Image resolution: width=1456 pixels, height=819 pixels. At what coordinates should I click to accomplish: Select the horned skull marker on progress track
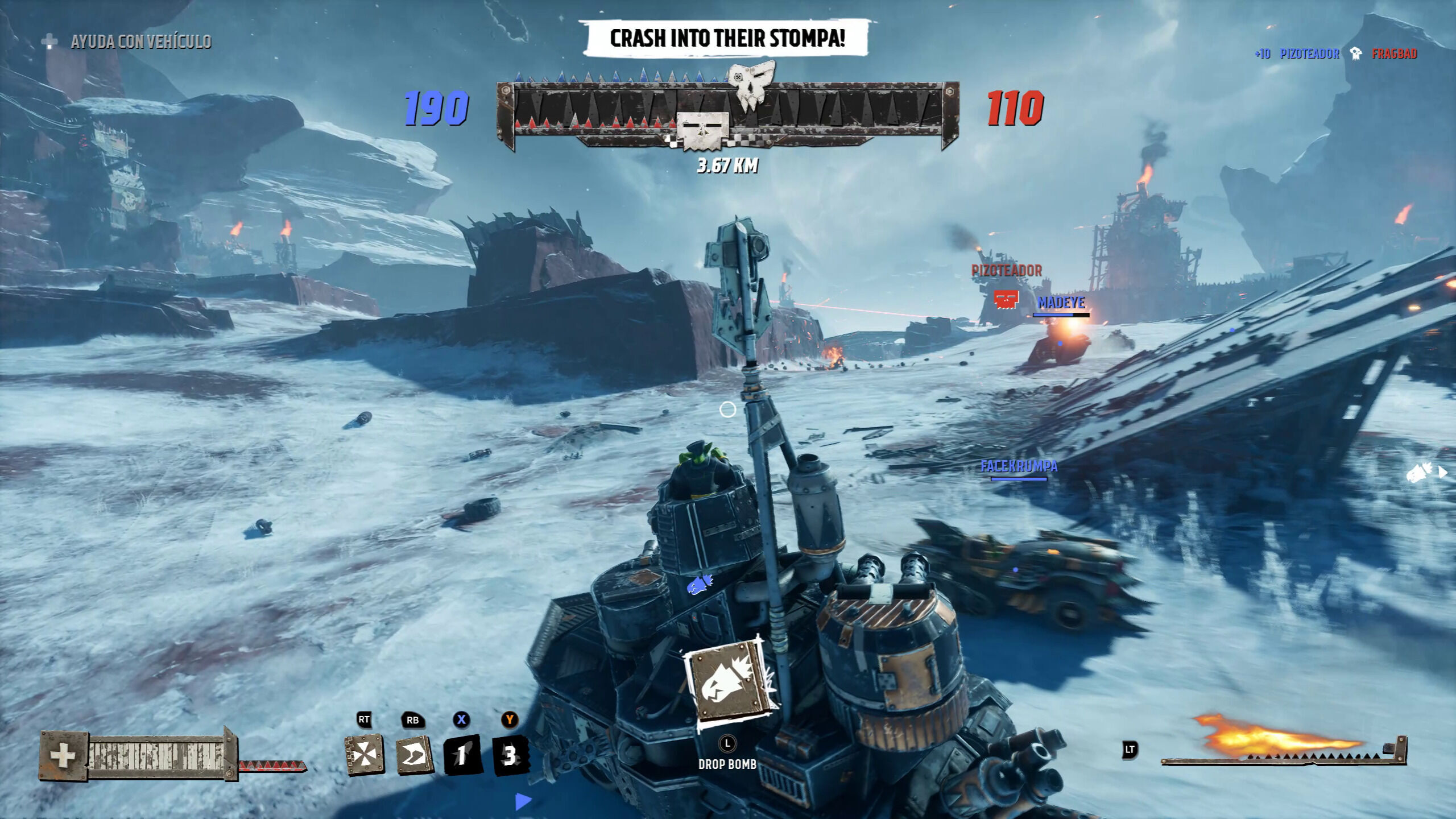pos(751,88)
